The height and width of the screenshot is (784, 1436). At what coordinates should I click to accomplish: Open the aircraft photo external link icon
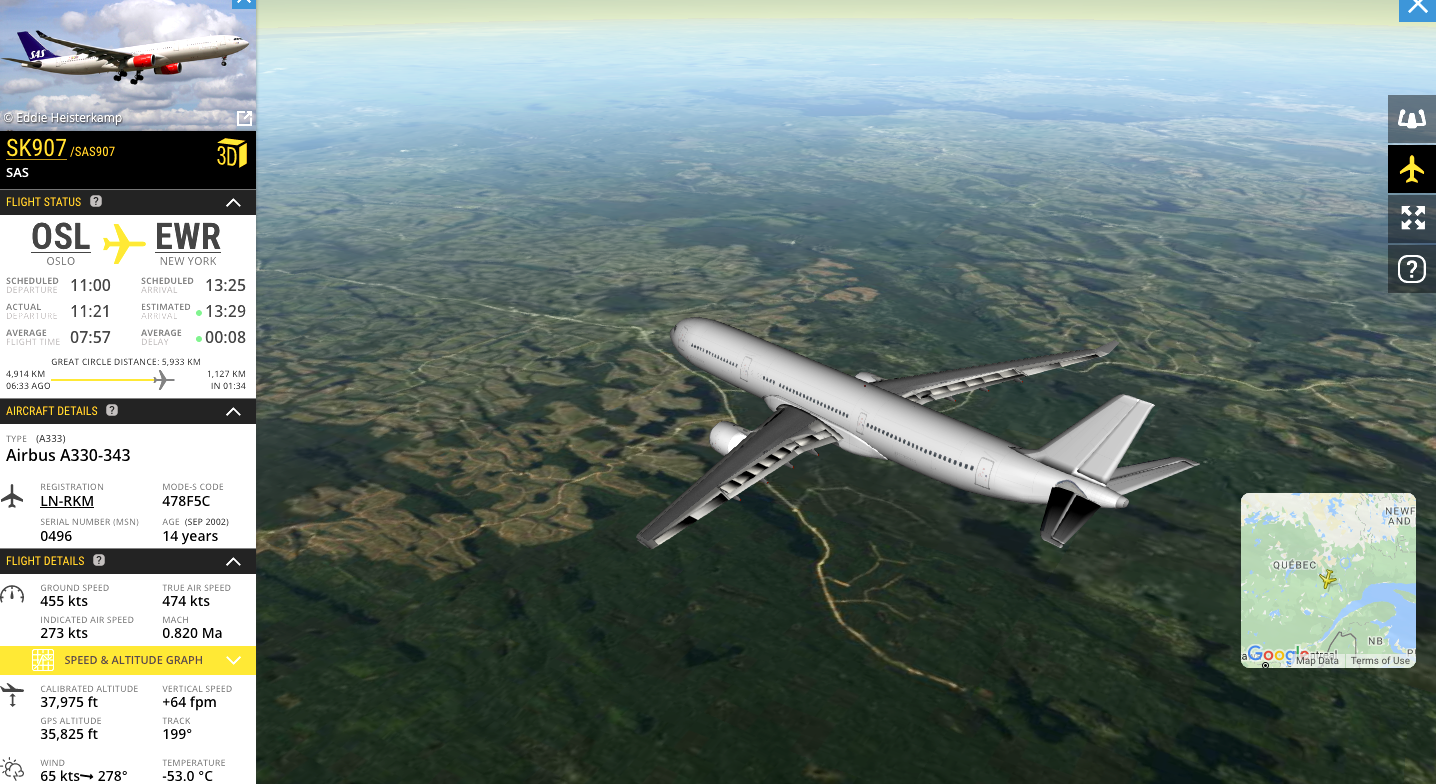pos(244,118)
